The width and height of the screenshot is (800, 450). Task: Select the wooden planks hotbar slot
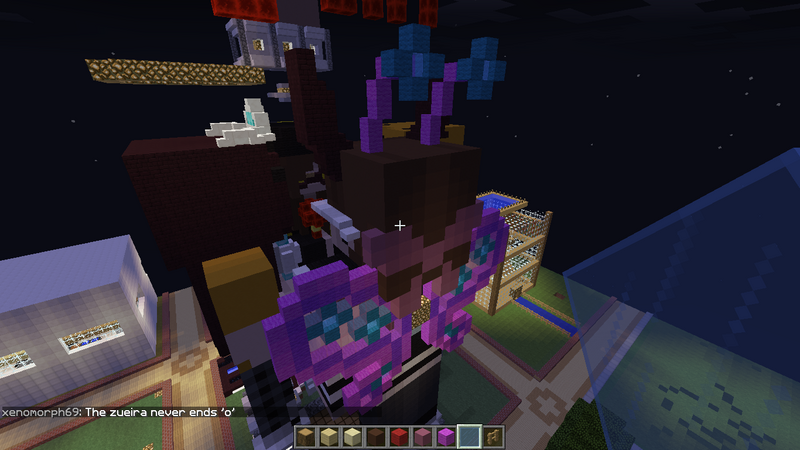[306, 436]
